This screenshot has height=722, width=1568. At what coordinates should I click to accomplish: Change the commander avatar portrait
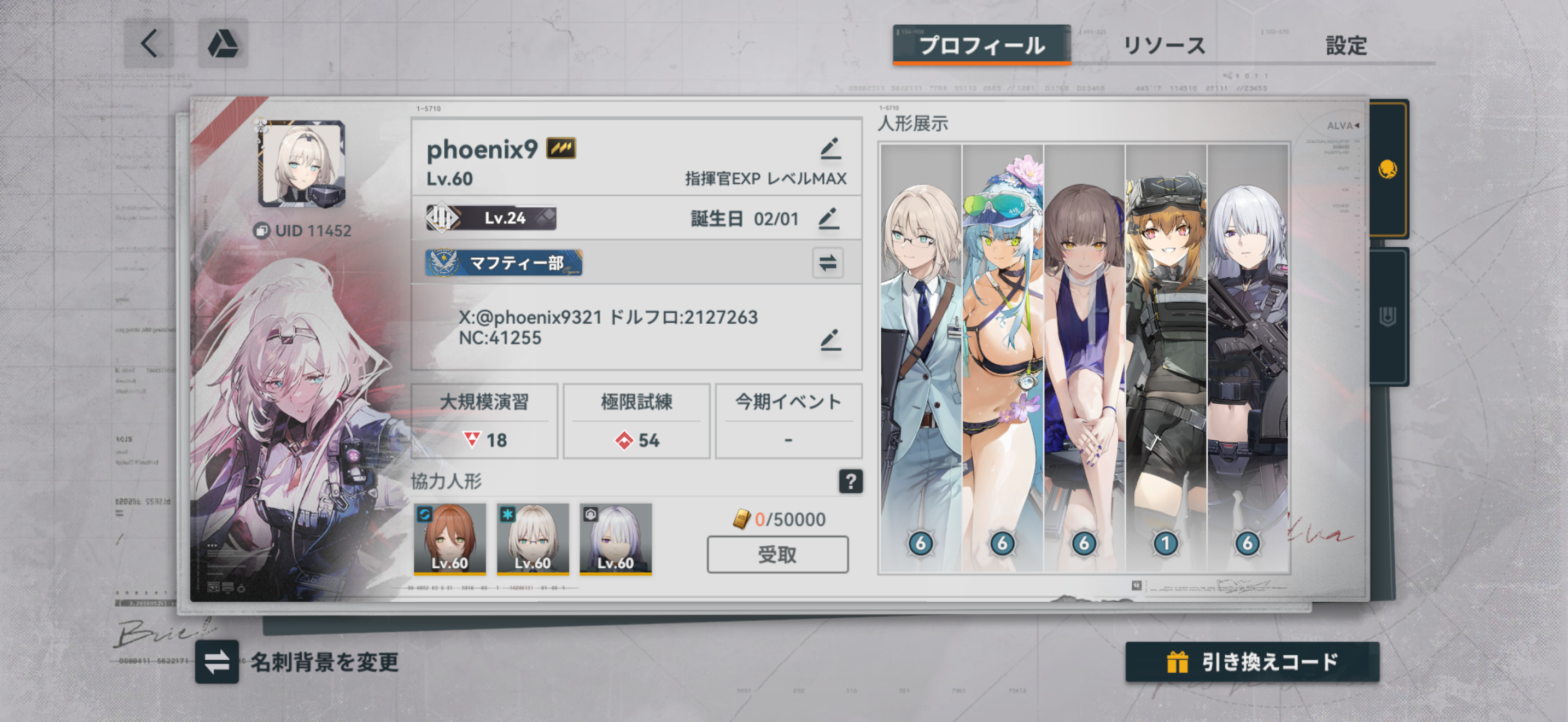click(x=302, y=164)
